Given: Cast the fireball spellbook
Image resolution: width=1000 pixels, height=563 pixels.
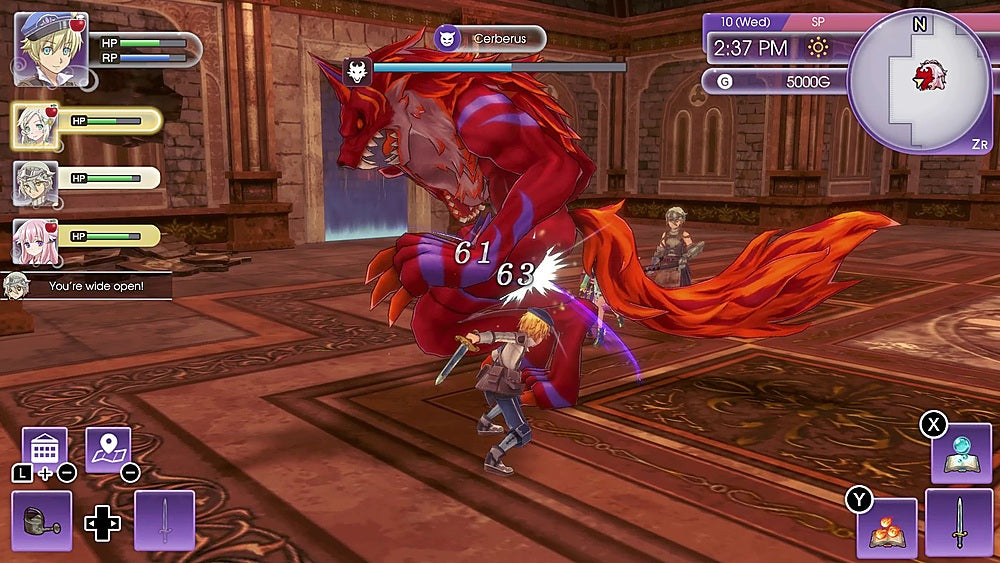Looking at the screenshot, I should point(886,528).
